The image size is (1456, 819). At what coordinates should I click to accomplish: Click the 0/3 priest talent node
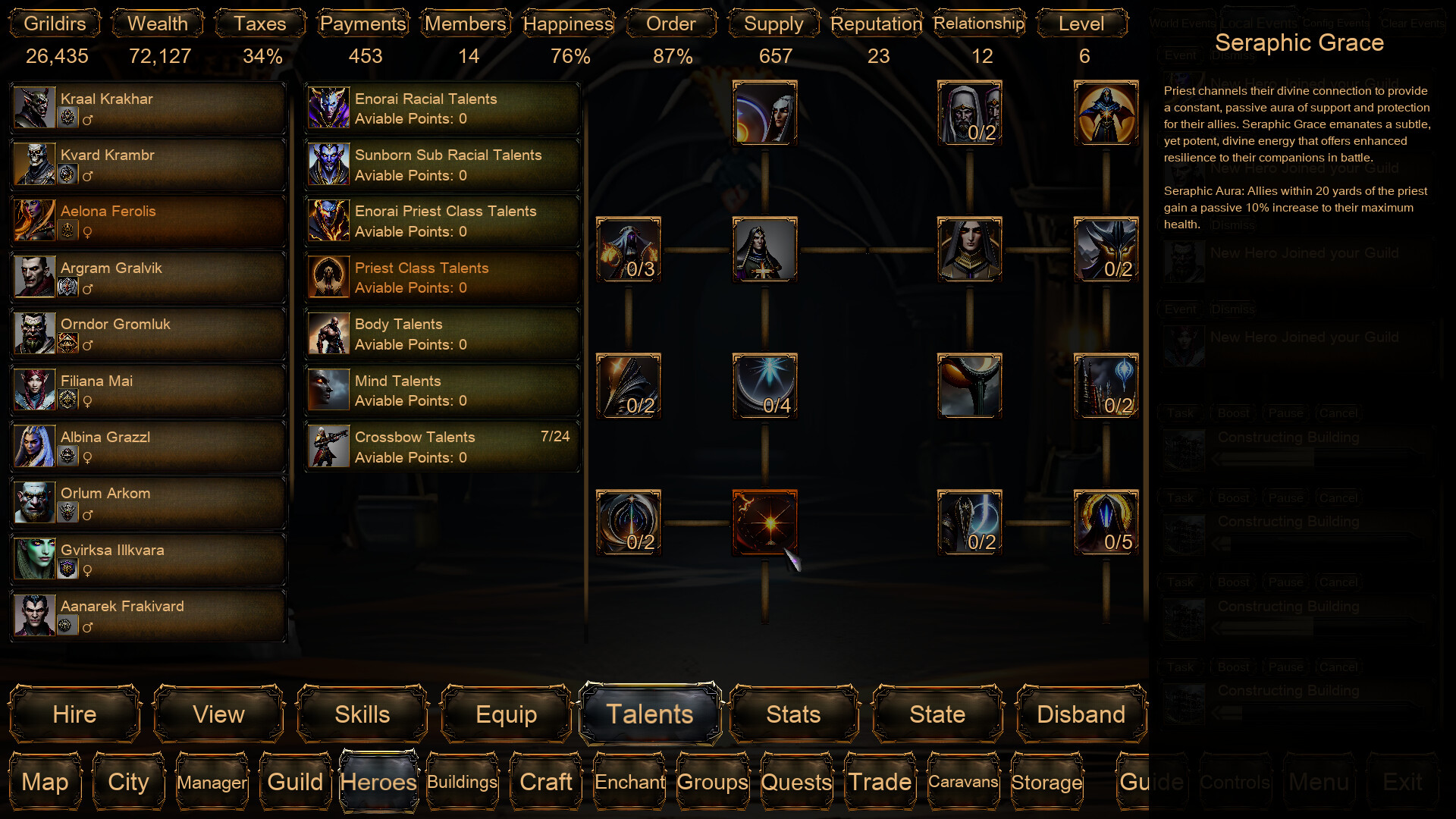628,250
